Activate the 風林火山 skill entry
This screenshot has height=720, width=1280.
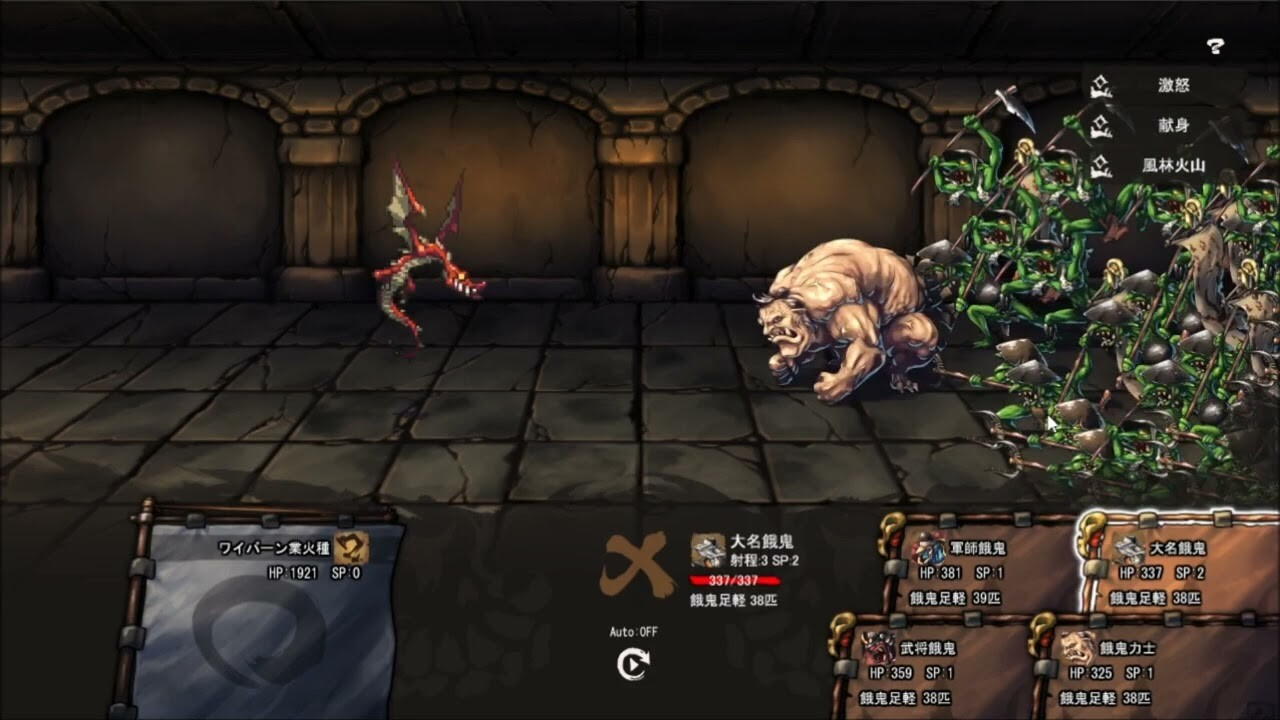[x=1165, y=166]
